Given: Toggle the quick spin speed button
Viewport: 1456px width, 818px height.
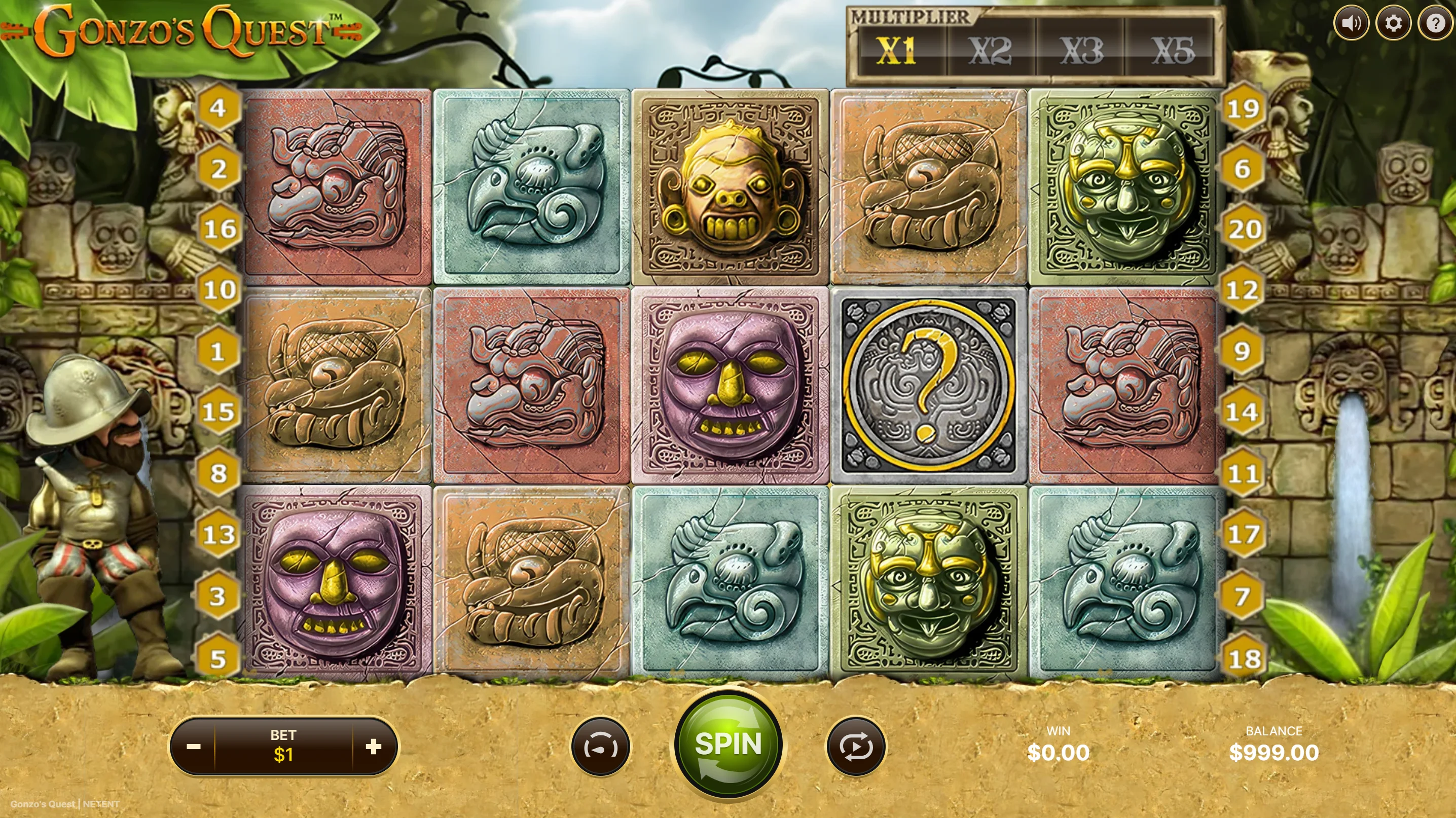Looking at the screenshot, I should [x=600, y=747].
